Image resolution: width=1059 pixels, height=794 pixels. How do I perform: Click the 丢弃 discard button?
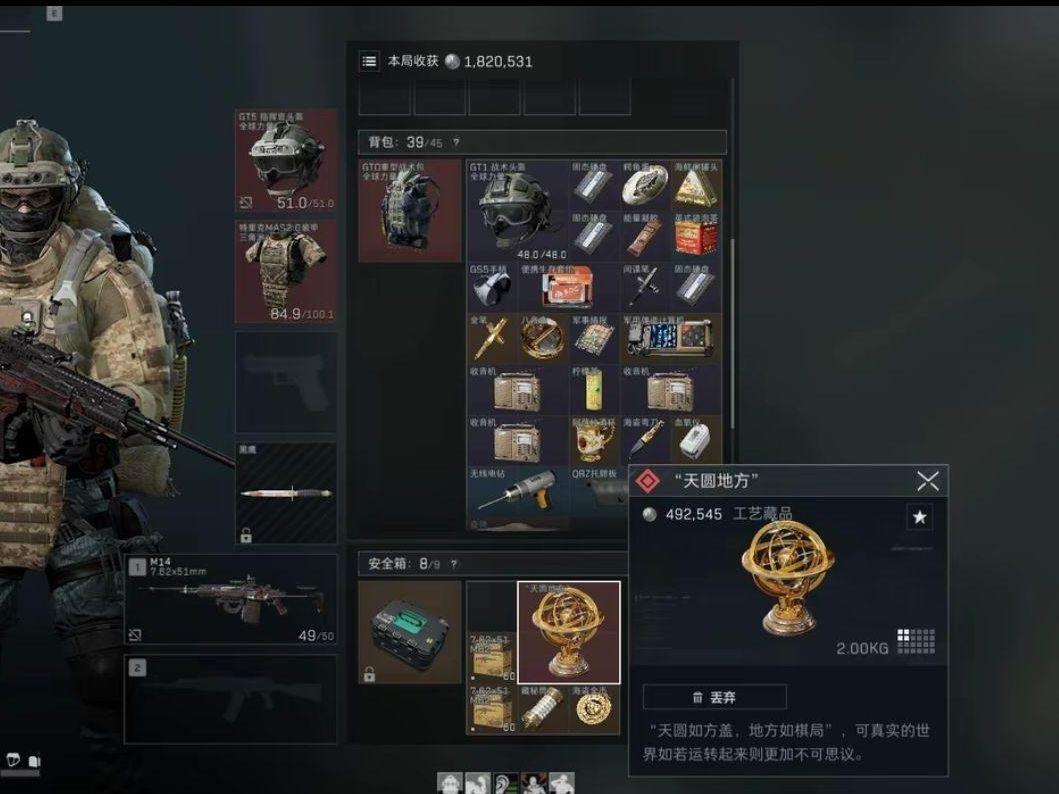714,697
